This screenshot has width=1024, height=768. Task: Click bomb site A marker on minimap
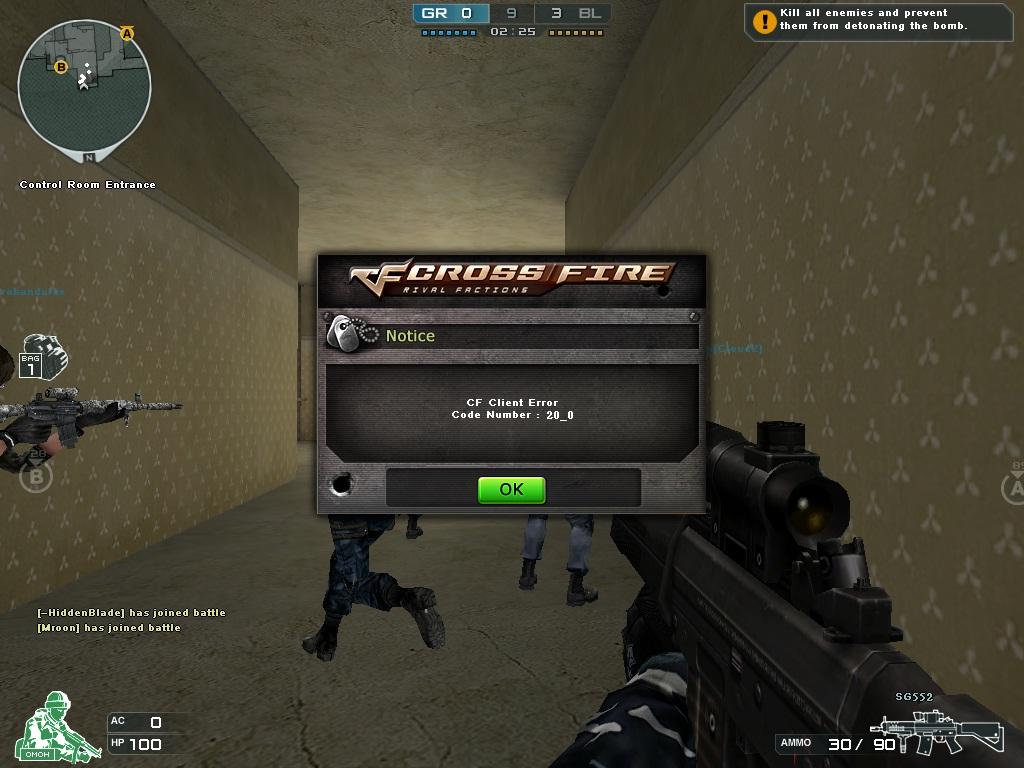127,33
